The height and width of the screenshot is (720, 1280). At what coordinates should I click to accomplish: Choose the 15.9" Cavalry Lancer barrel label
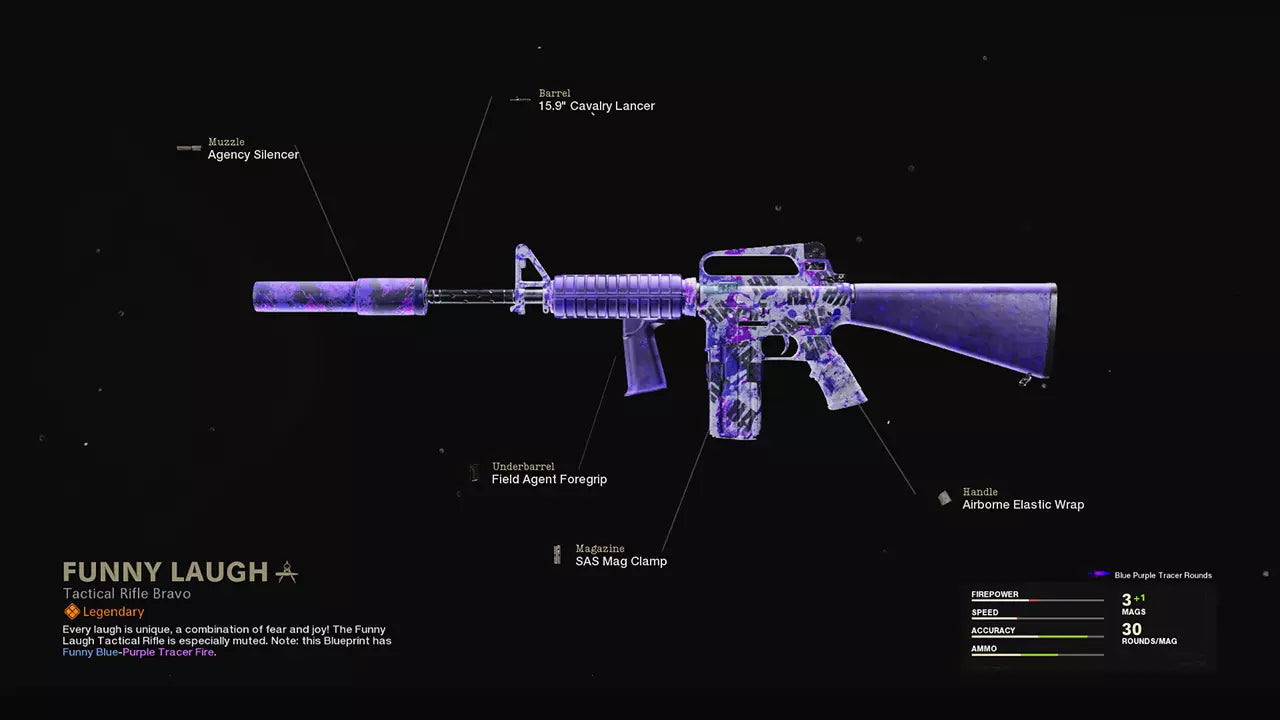click(x=596, y=106)
